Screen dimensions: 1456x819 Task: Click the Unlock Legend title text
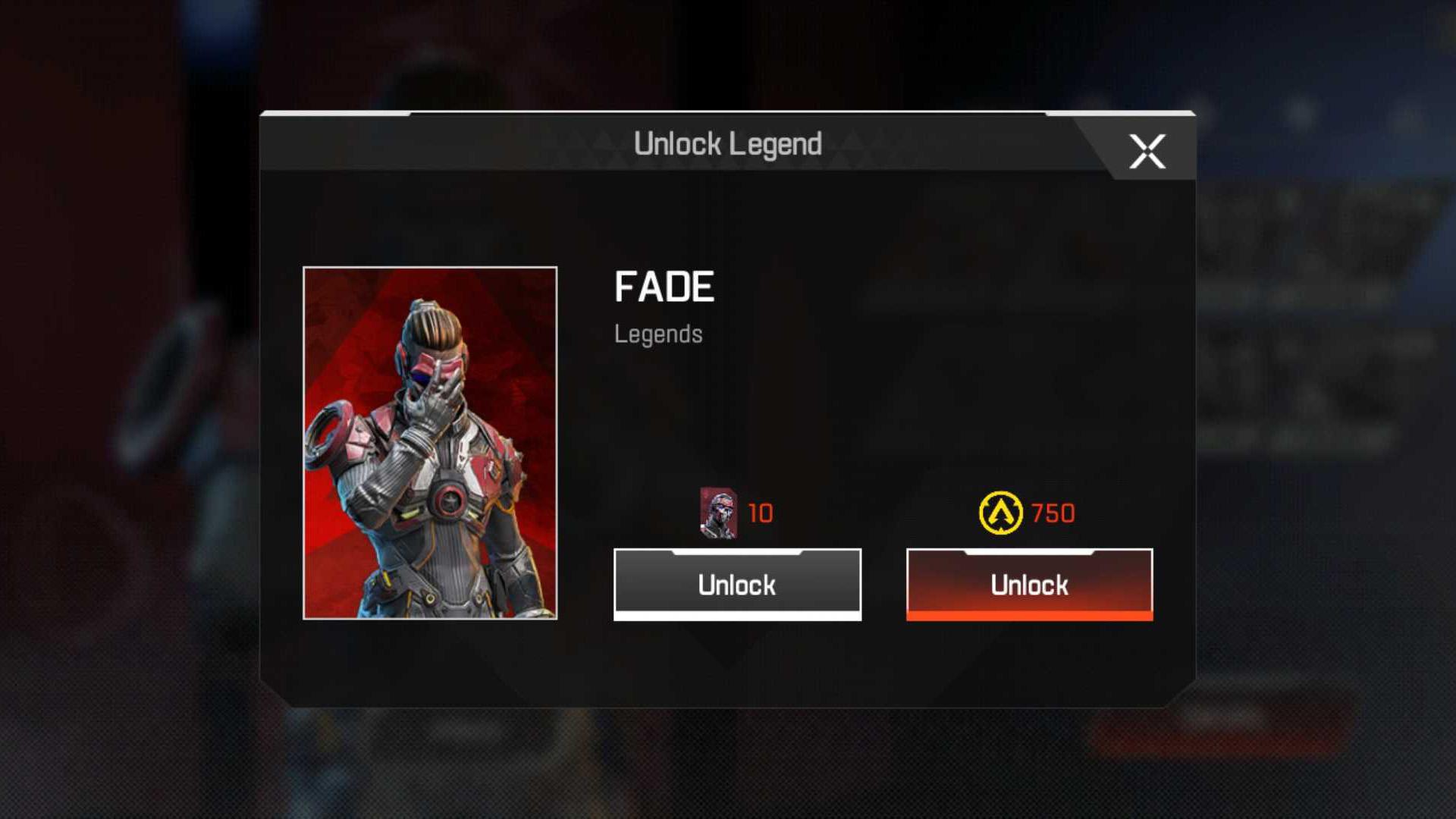(728, 144)
